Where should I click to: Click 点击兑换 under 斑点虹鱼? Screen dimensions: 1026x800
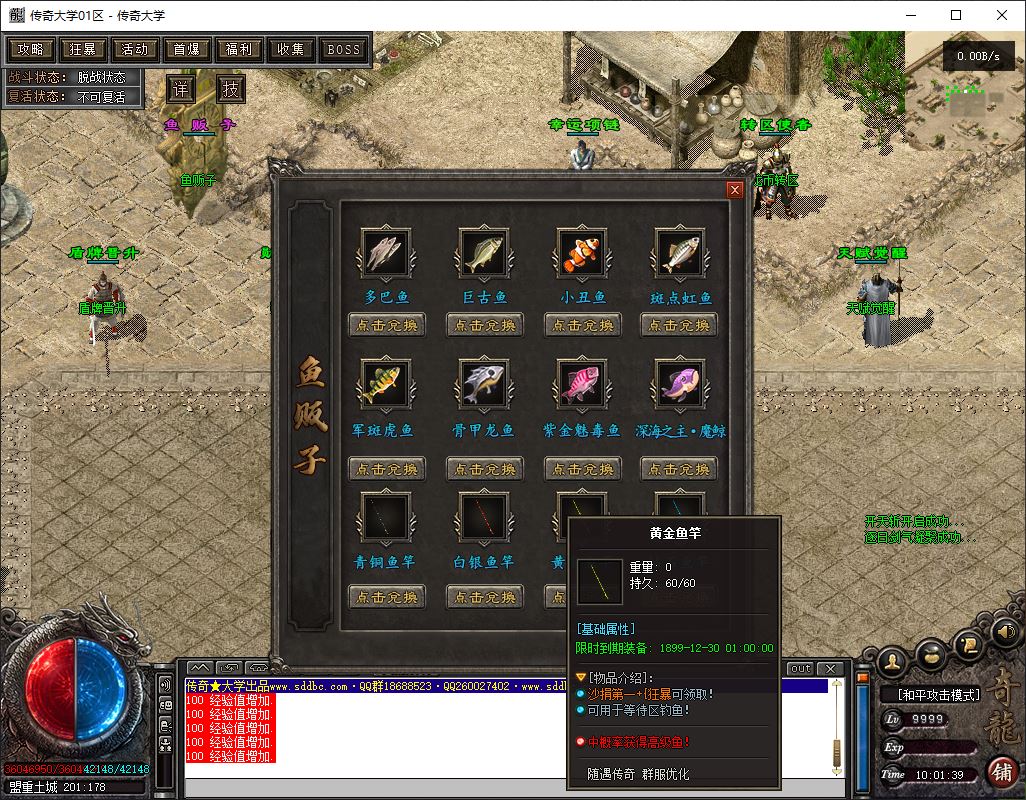pos(680,325)
